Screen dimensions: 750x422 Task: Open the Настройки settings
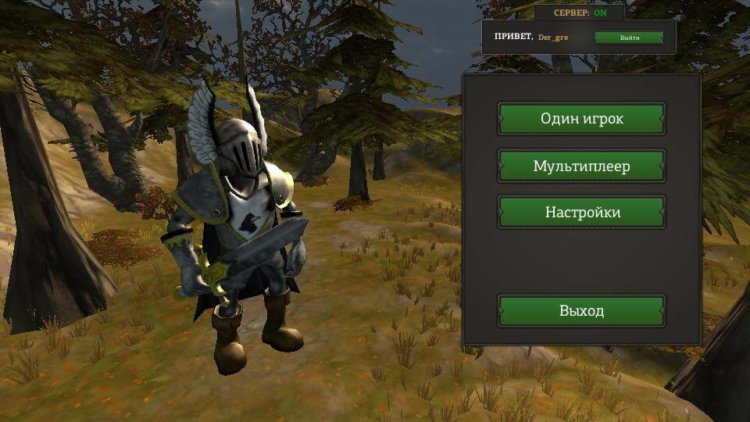[x=581, y=213]
